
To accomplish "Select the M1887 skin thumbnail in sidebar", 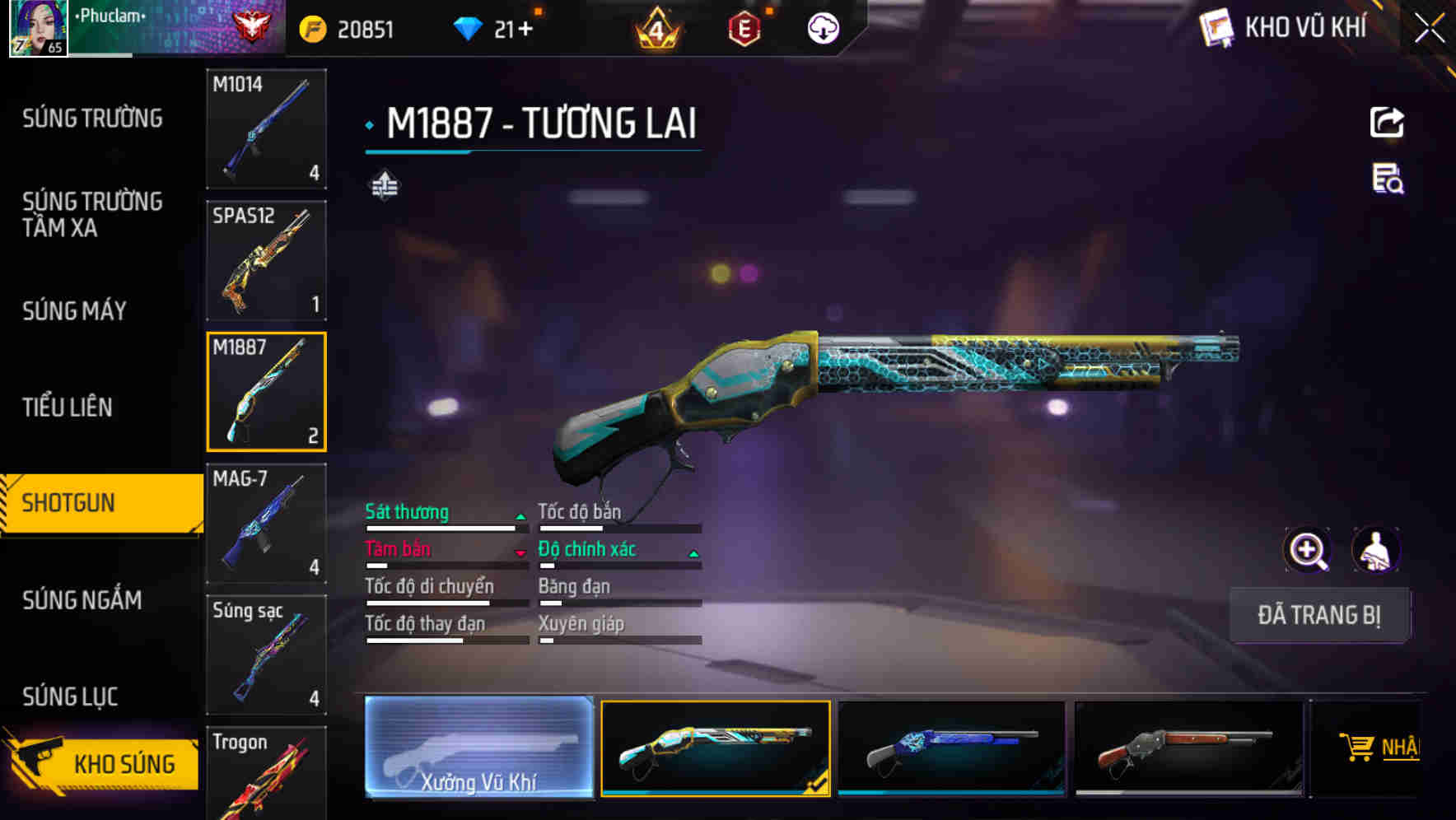I will click(266, 390).
